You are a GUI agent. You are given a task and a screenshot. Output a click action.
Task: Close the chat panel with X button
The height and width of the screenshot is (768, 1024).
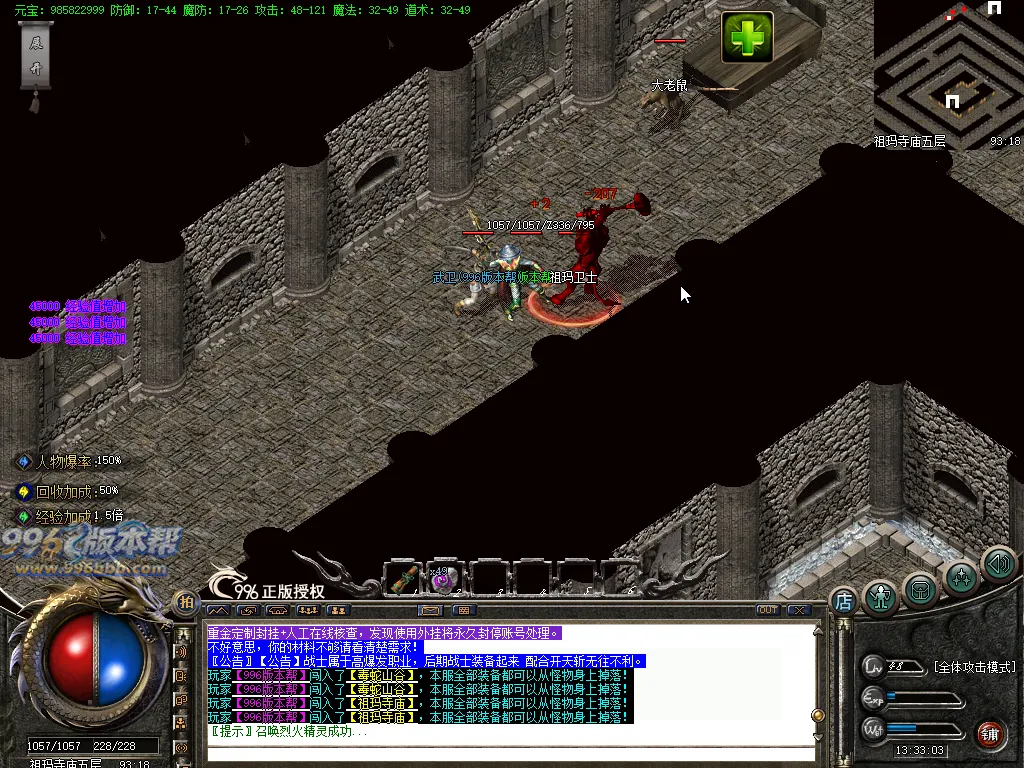[798, 610]
